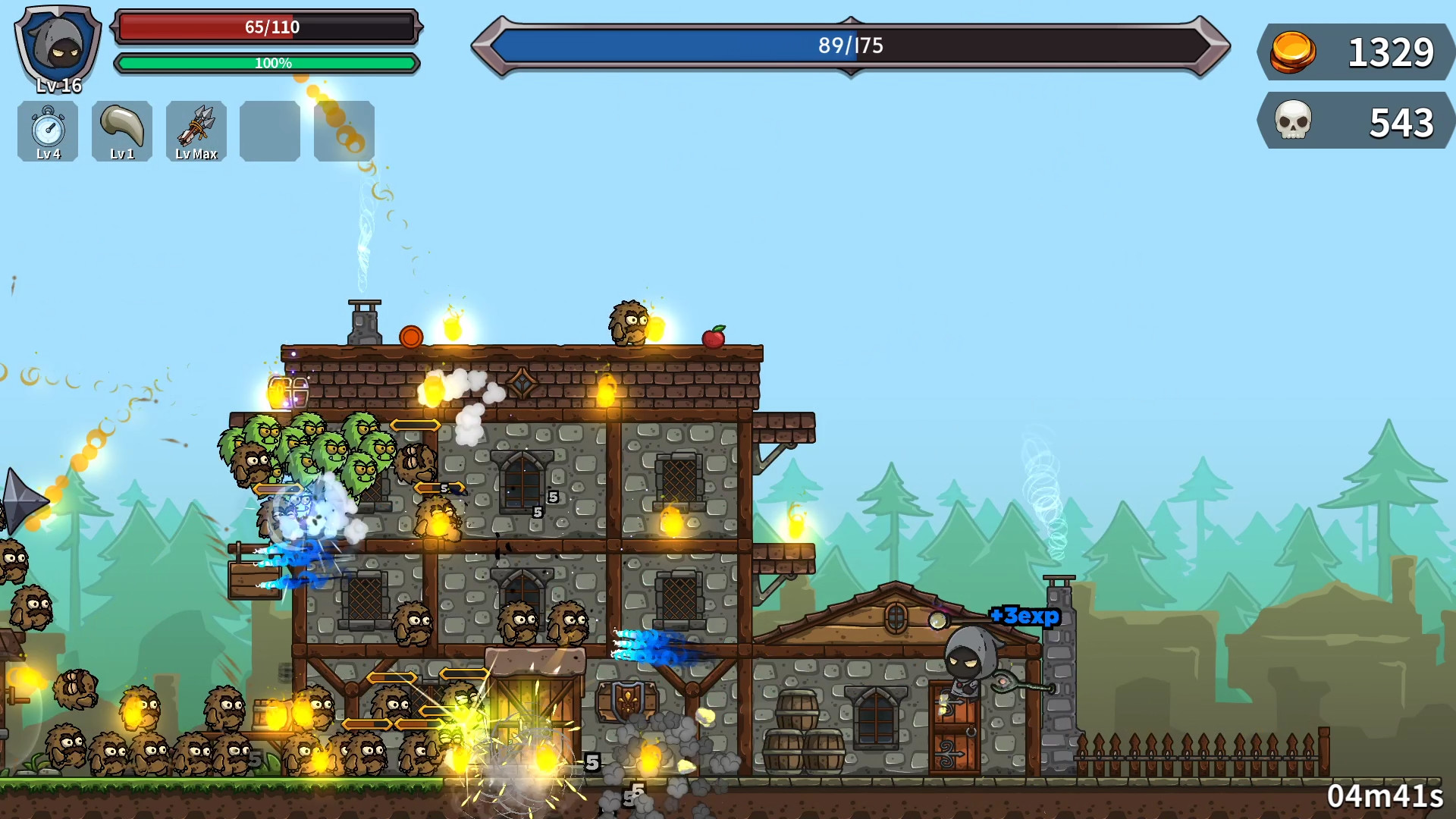The width and height of the screenshot is (1456, 819).
Task: Click the second empty ability slot
Action: pyautogui.click(x=344, y=131)
